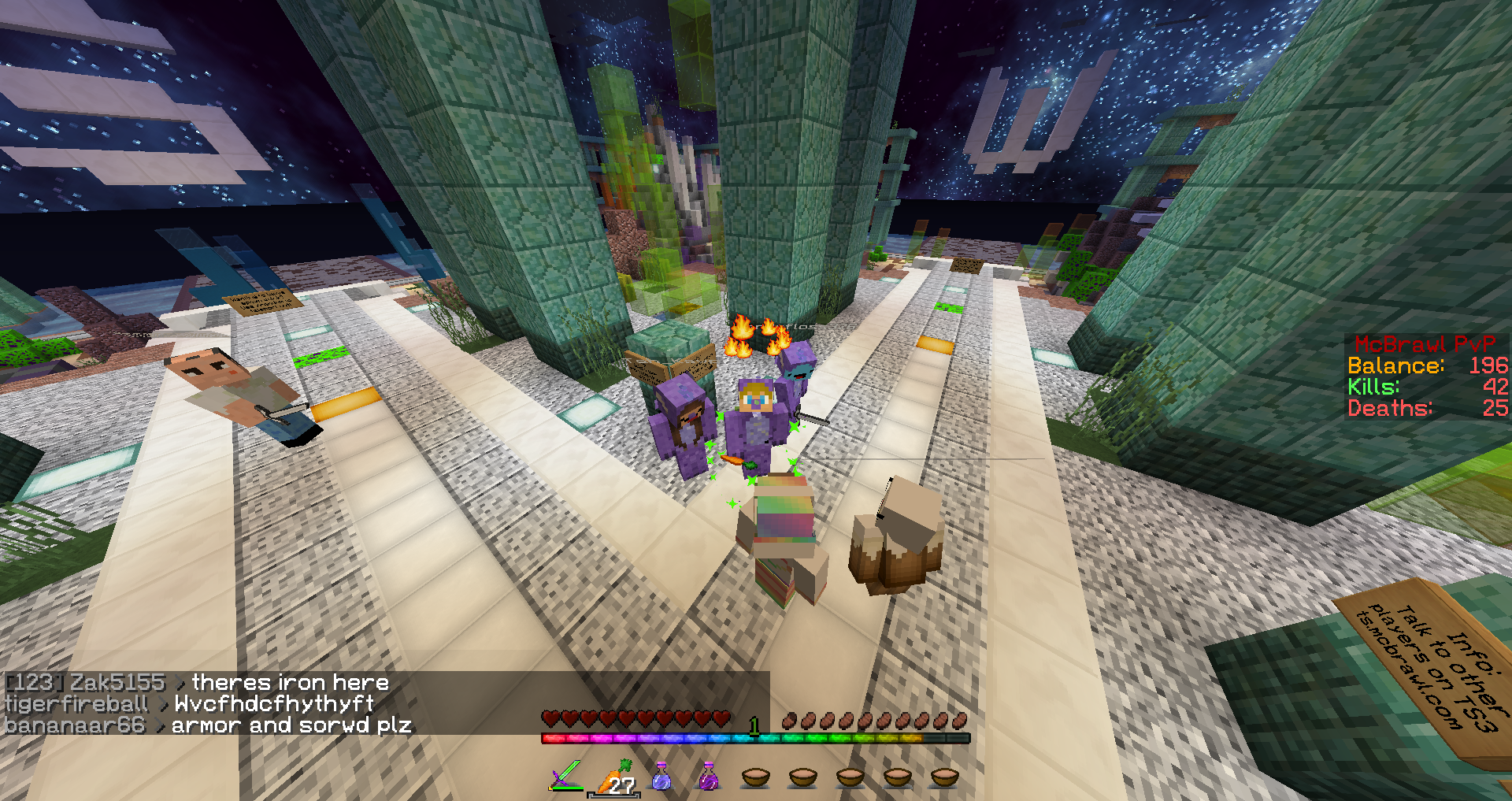Viewport: 1512px width, 801px height.
Task: Choose the blue potion hotbar slot
Action: 661,777
